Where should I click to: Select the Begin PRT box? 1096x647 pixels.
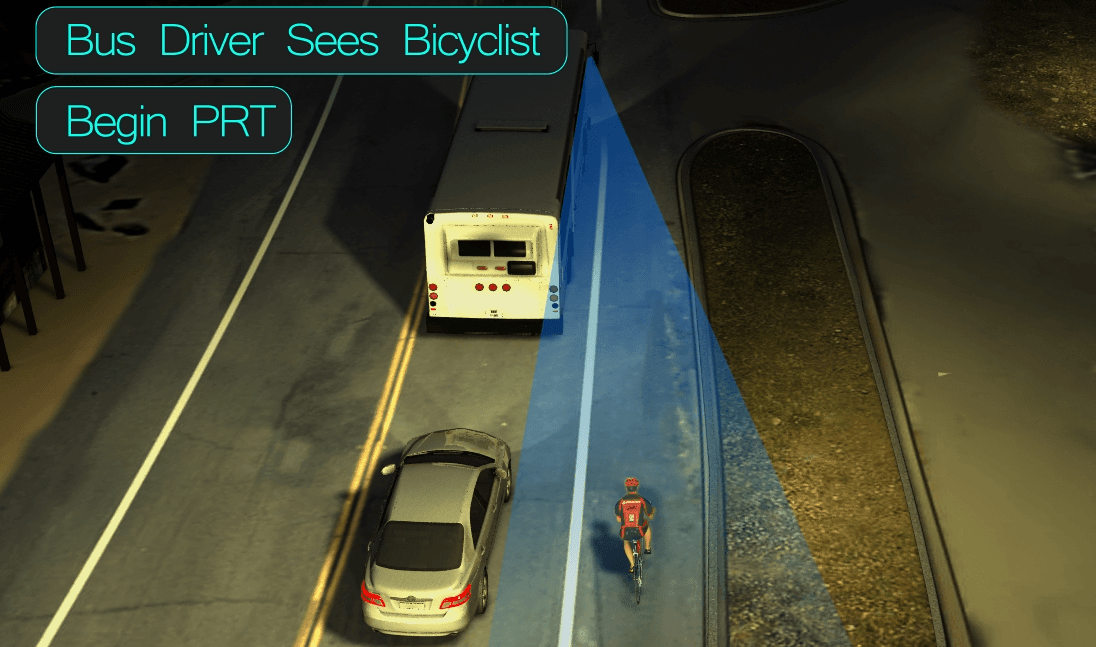point(164,121)
